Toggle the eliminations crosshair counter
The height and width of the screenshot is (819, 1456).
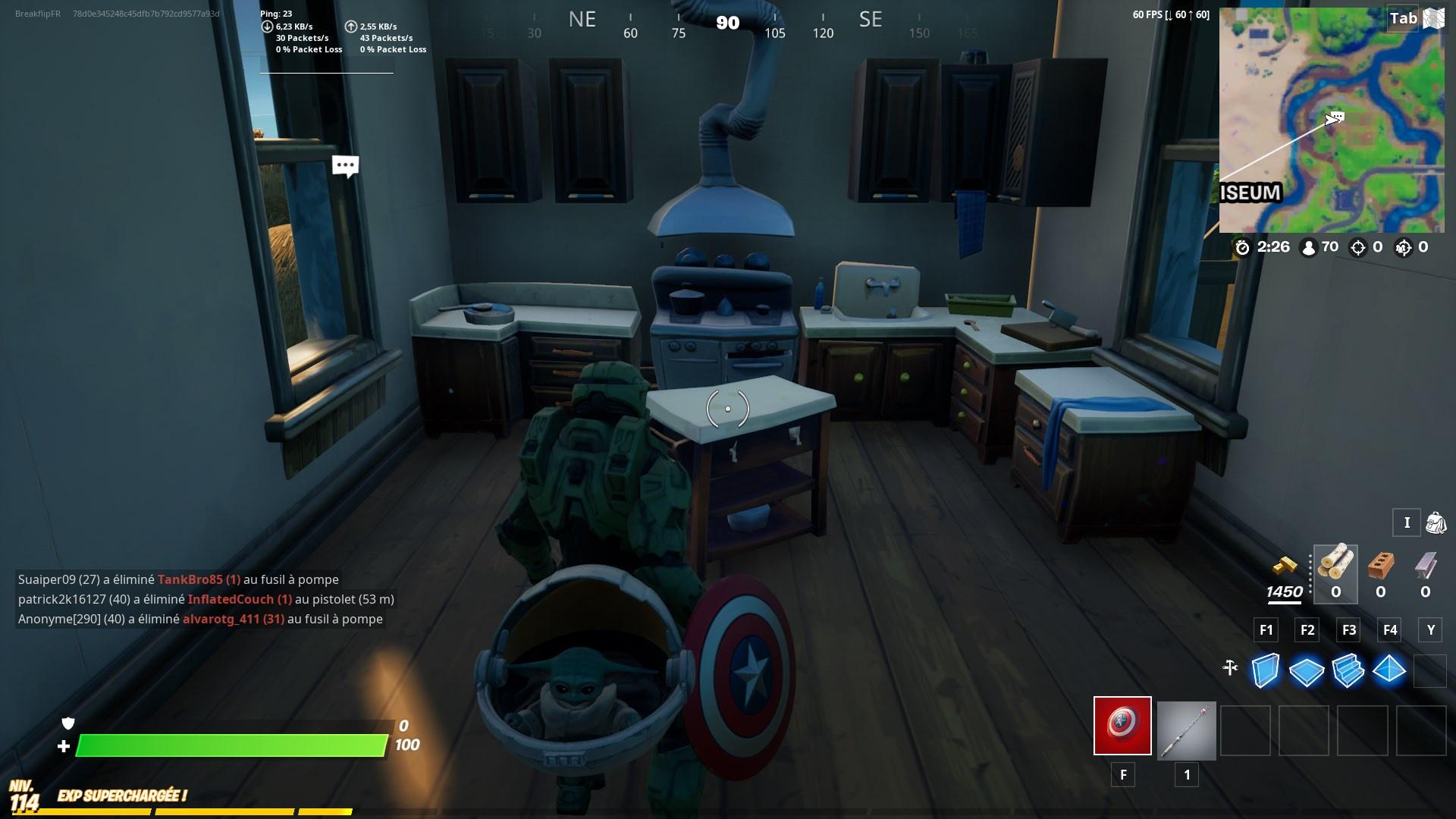[1357, 246]
